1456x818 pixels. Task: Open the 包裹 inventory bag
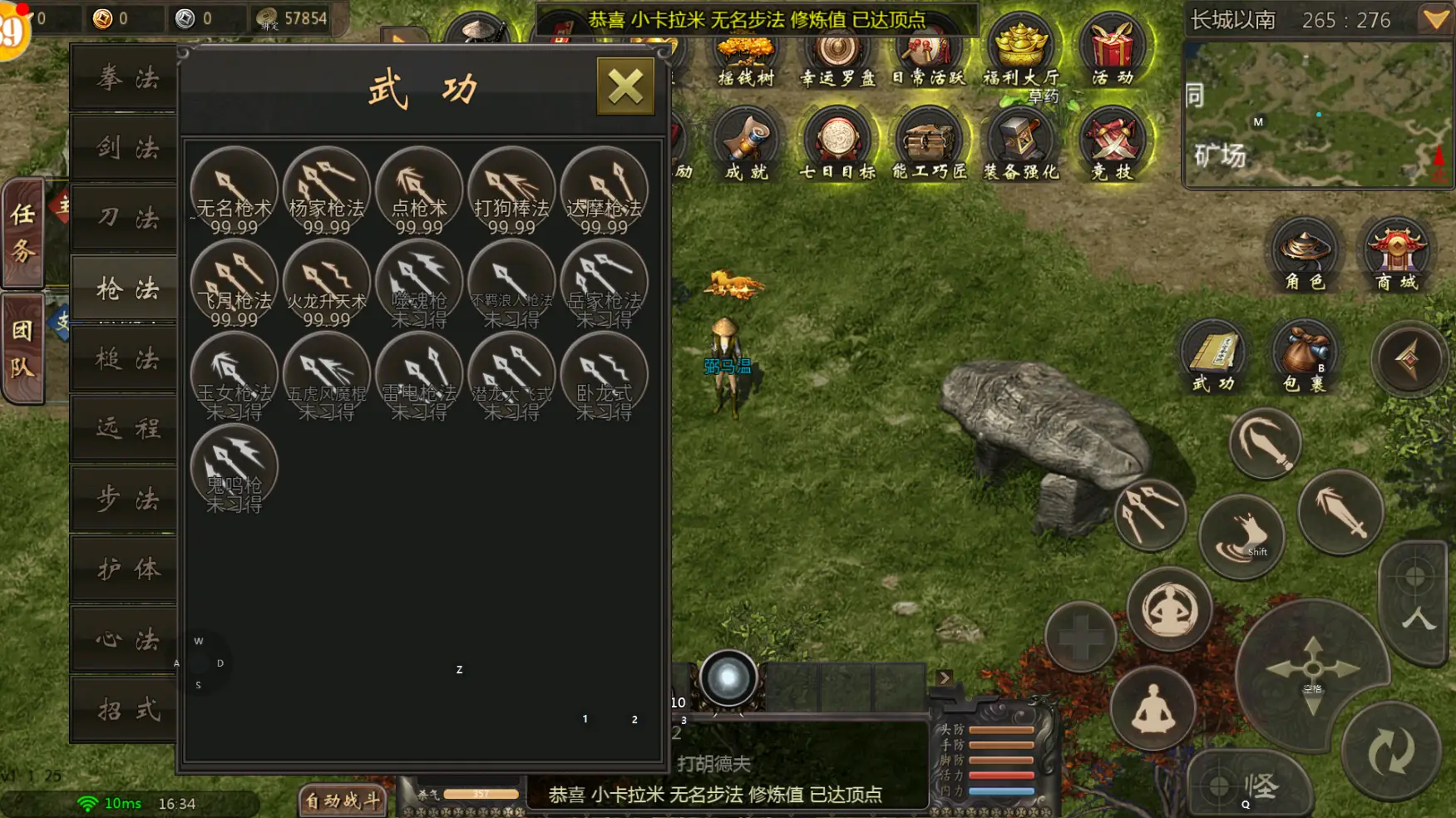coord(1304,356)
